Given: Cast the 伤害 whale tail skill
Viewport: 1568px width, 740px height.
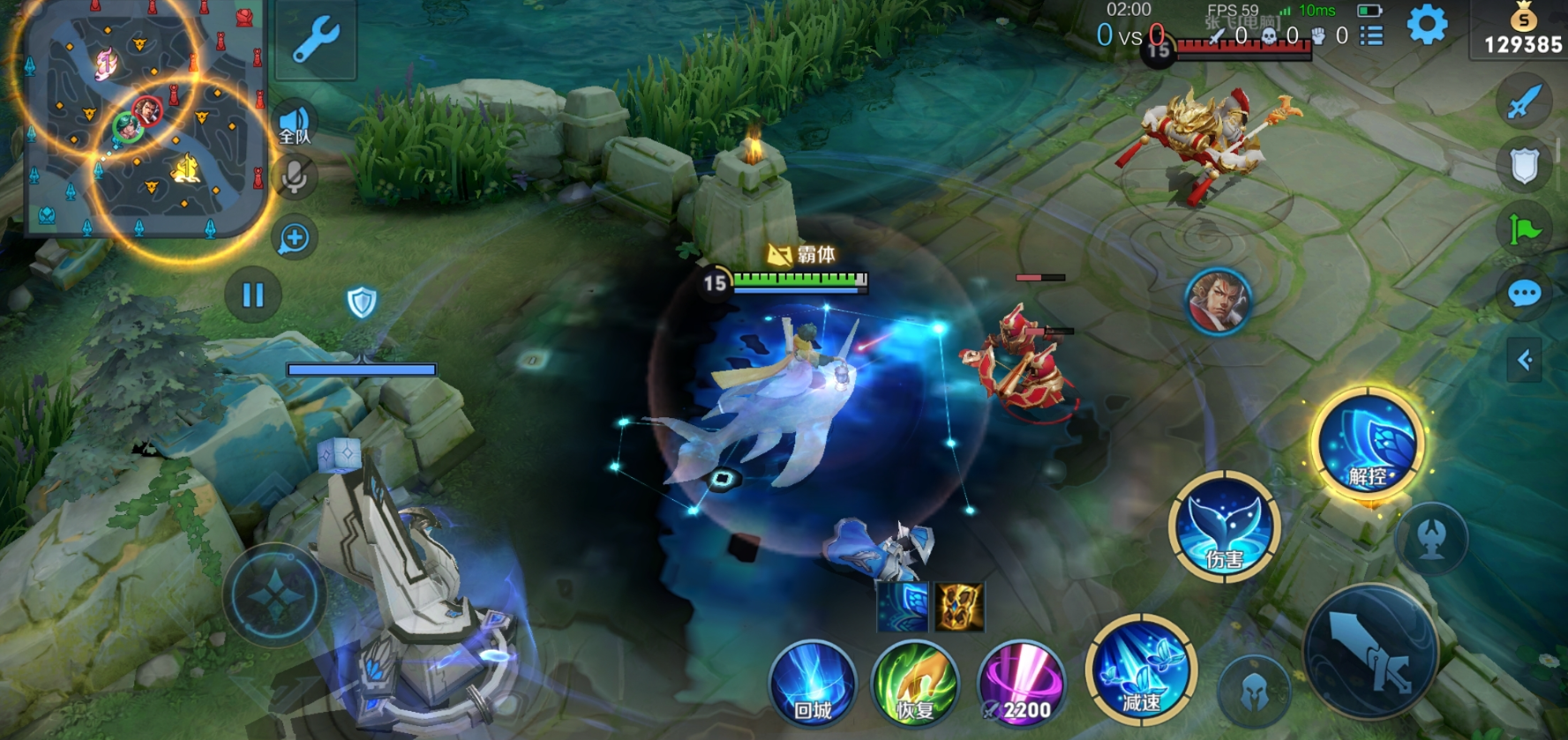Looking at the screenshot, I should [x=1224, y=527].
